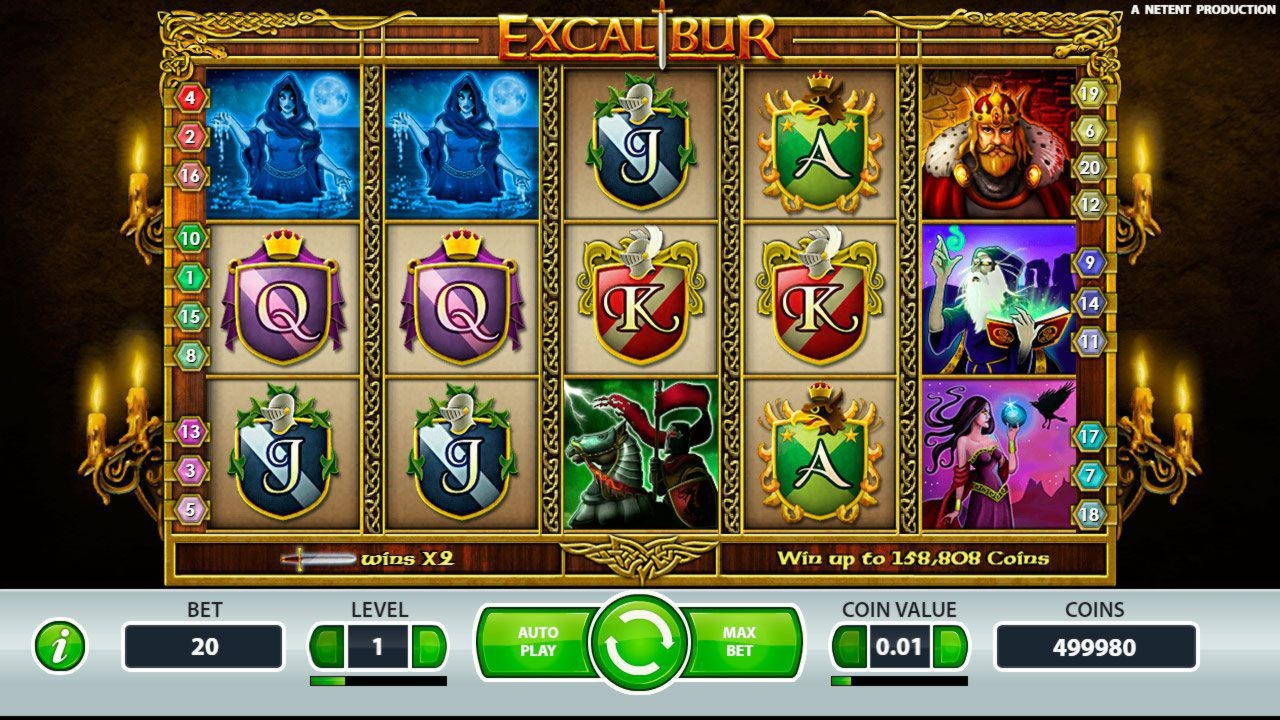The width and height of the screenshot is (1280, 720).
Task: Click payline 18 marker
Action: point(1090,515)
